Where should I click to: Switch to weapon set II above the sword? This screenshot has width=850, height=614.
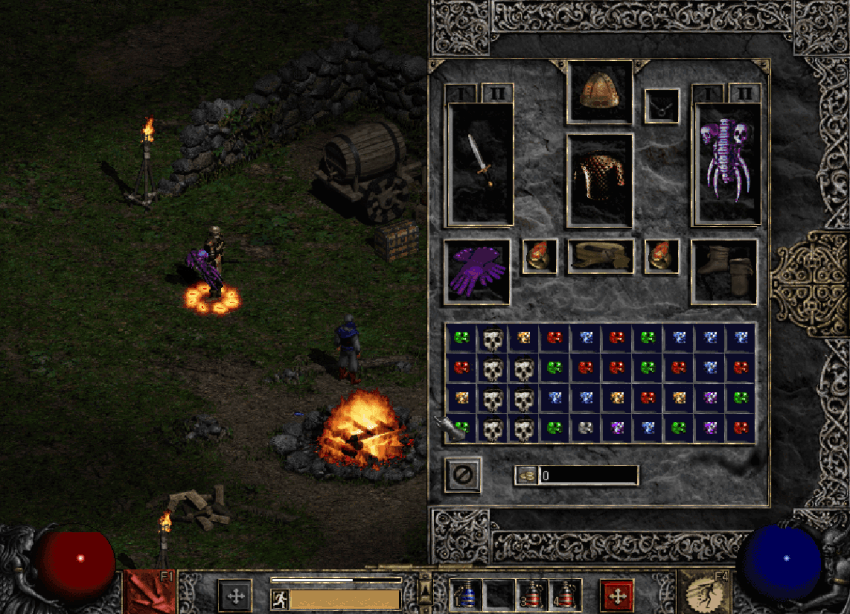click(x=498, y=93)
